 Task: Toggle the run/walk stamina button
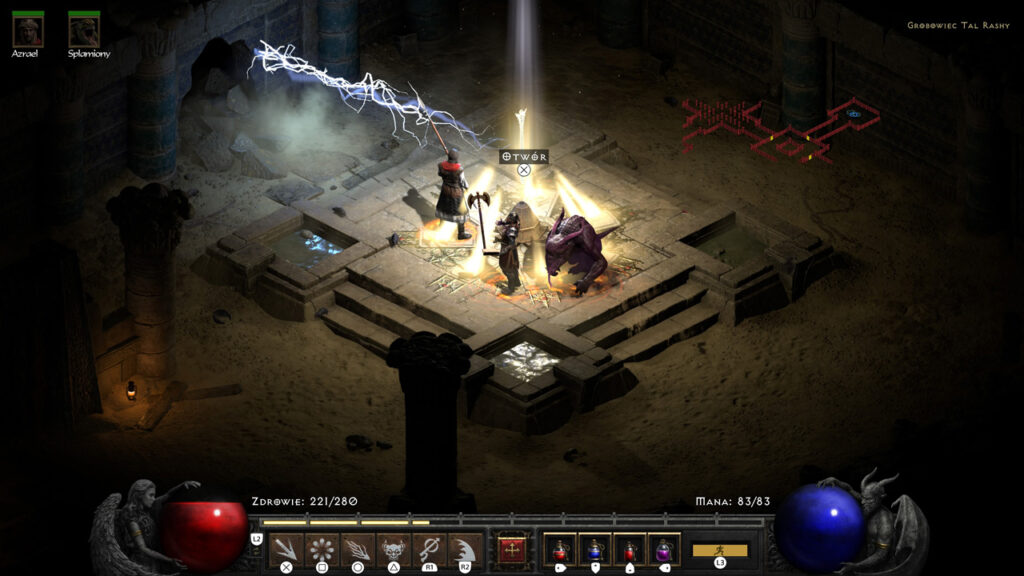click(x=720, y=550)
